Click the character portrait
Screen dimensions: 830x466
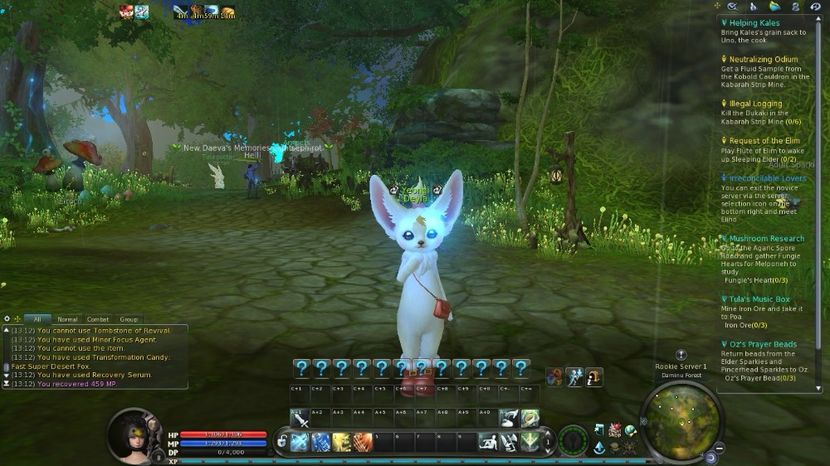pos(132,435)
